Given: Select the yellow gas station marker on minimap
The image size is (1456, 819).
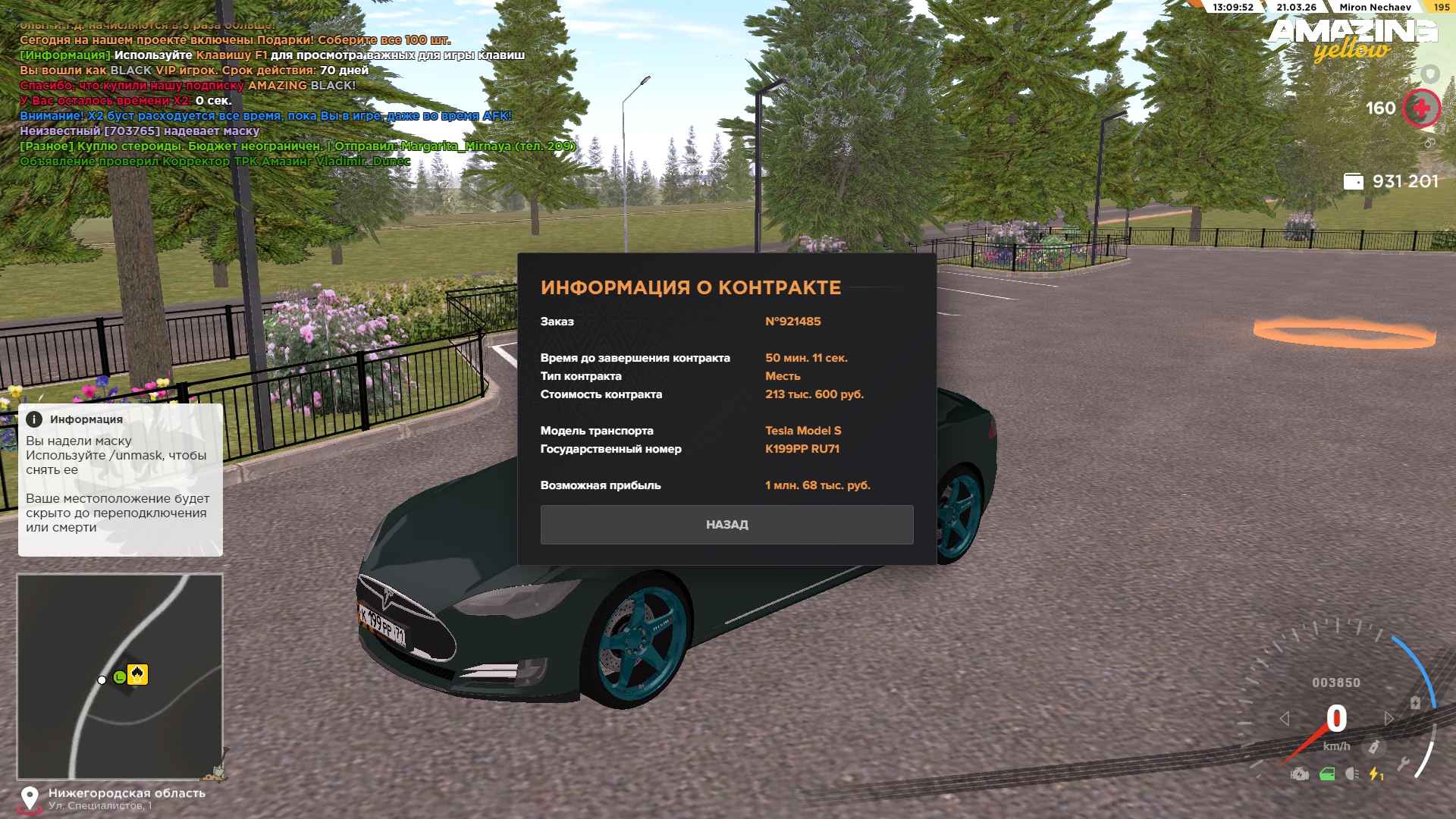Looking at the screenshot, I should pyautogui.click(x=137, y=674).
